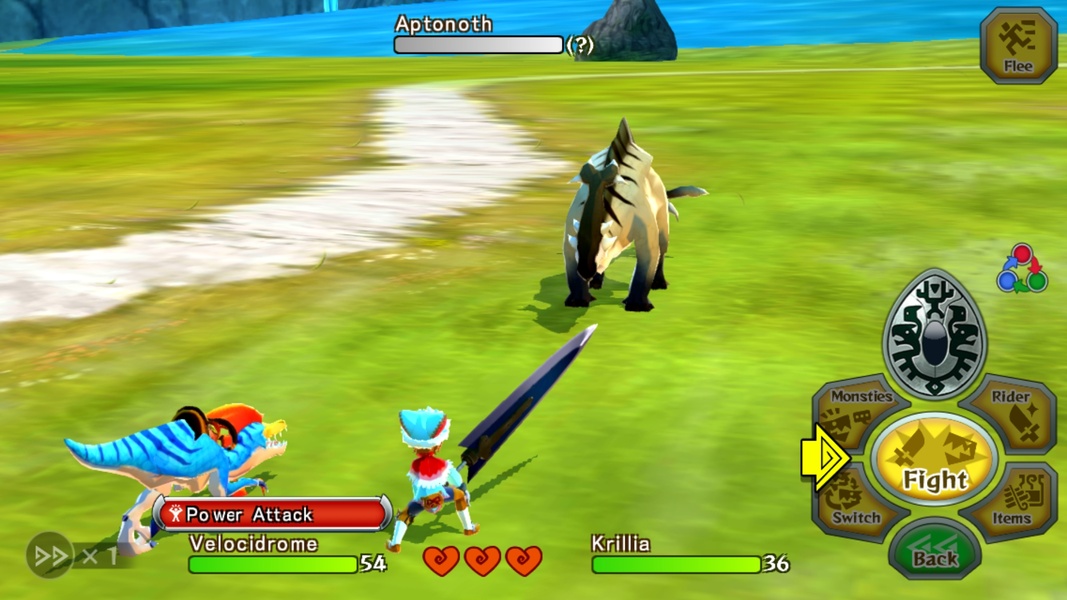Select the Fight command
The width and height of the screenshot is (1067, 600).
[935, 460]
